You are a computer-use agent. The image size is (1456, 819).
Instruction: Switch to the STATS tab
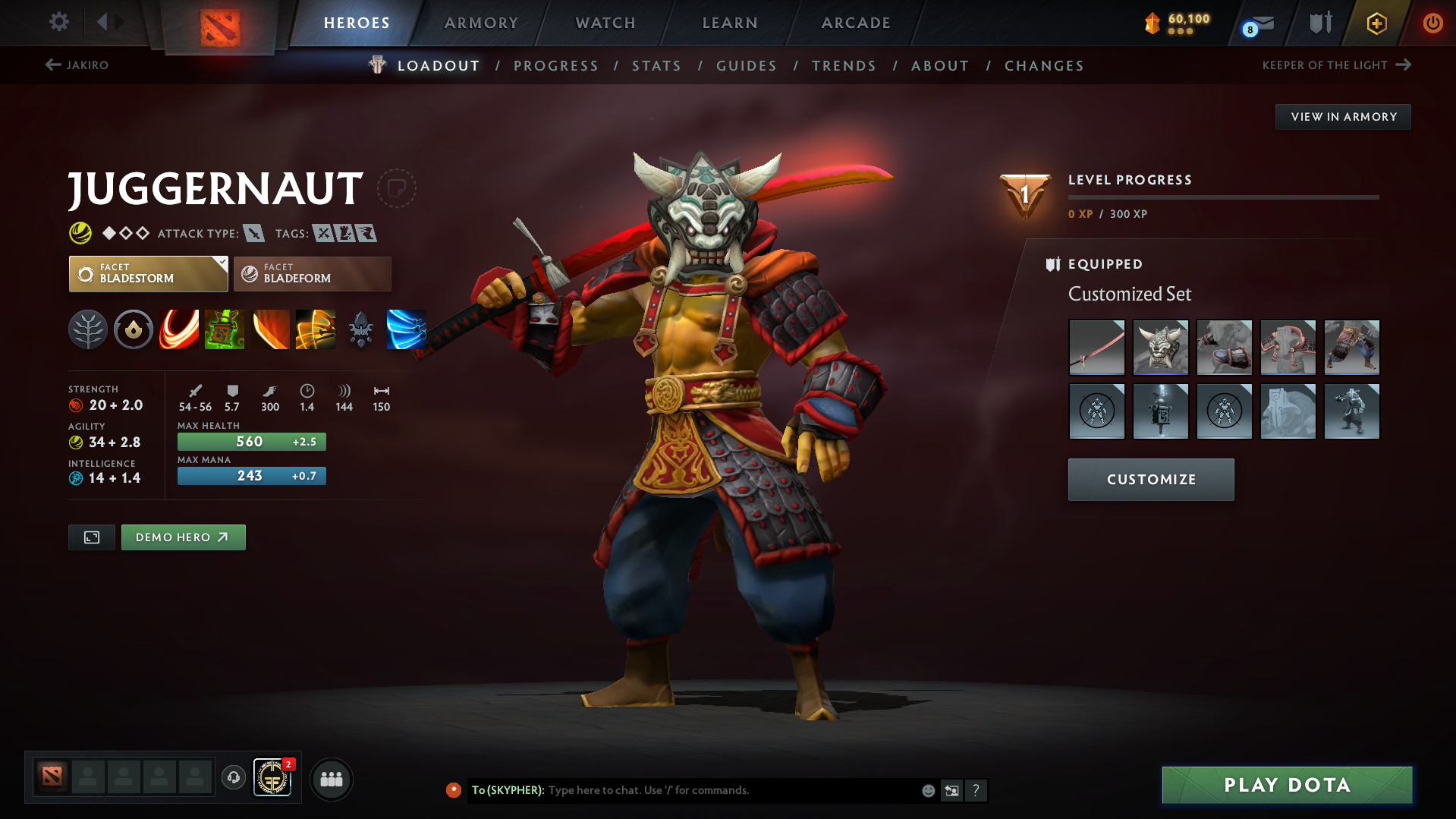pos(656,65)
